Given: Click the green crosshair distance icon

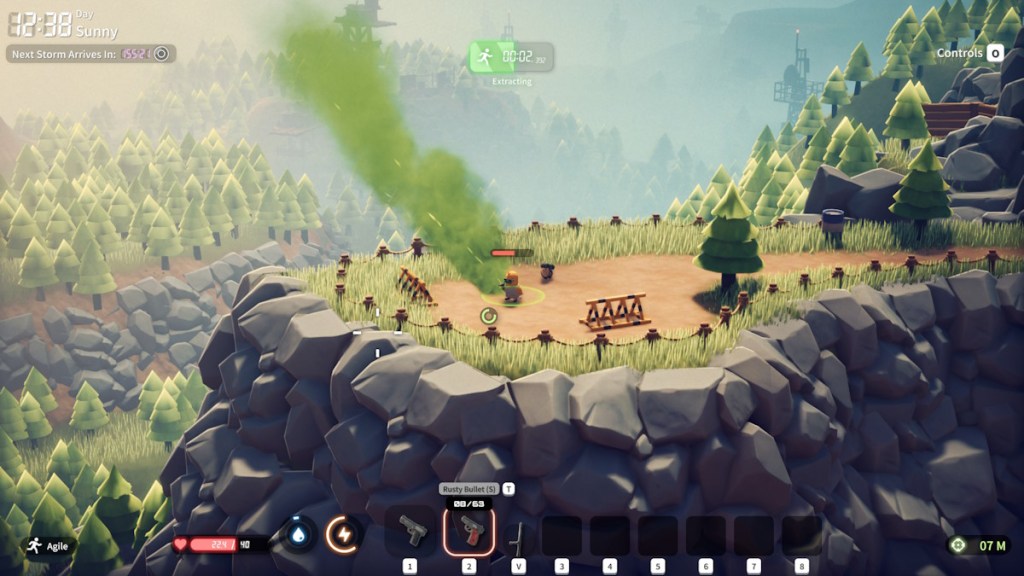Looking at the screenshot, I should tap(959, 545).
